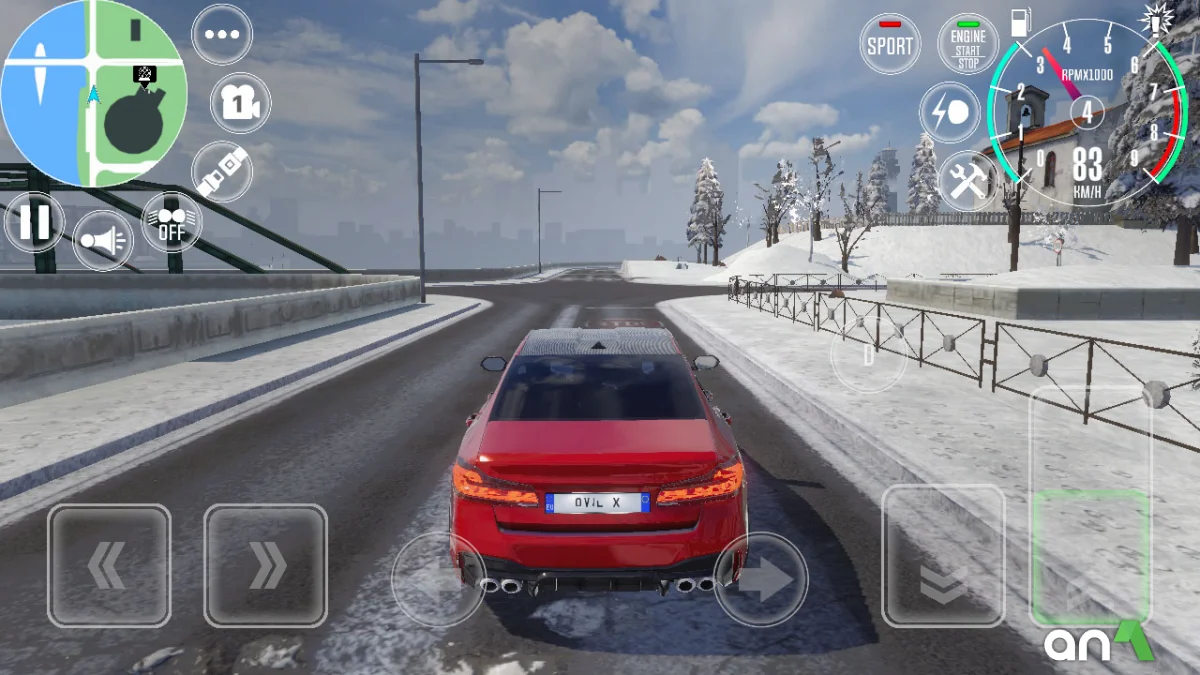
Task: Open the three-dots more options menu
Action: (222, 34)
